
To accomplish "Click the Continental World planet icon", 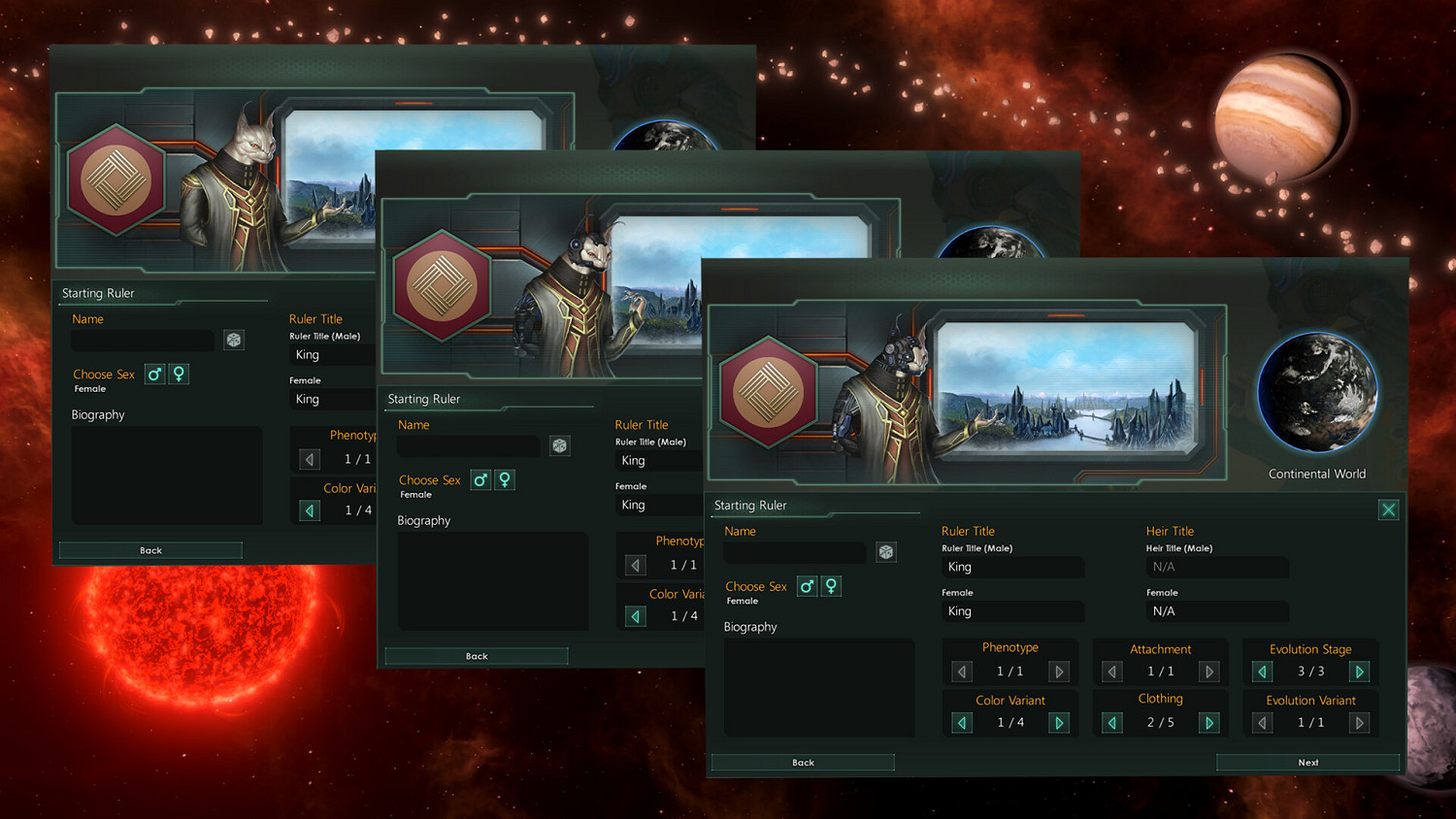I will tap(1317, 392).
